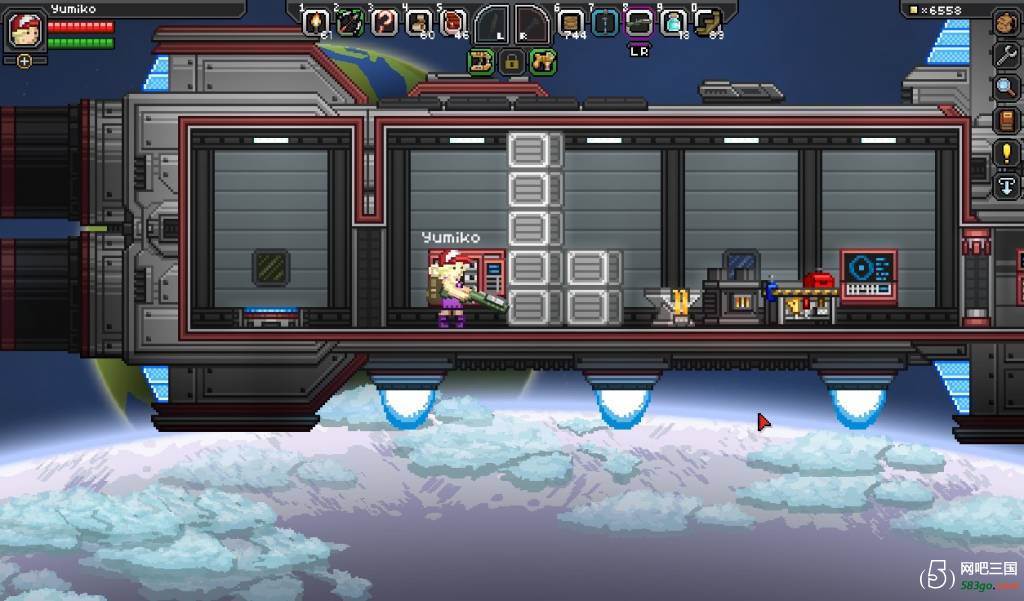Open the inventory backpack button
Screen dimensions: 1024x601
(x=1006, y=23)
